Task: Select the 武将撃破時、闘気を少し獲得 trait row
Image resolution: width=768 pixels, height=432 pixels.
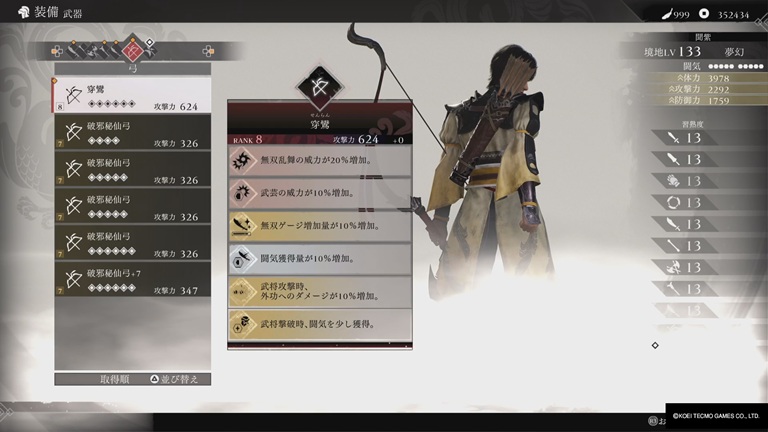Action: coord(319,323)
